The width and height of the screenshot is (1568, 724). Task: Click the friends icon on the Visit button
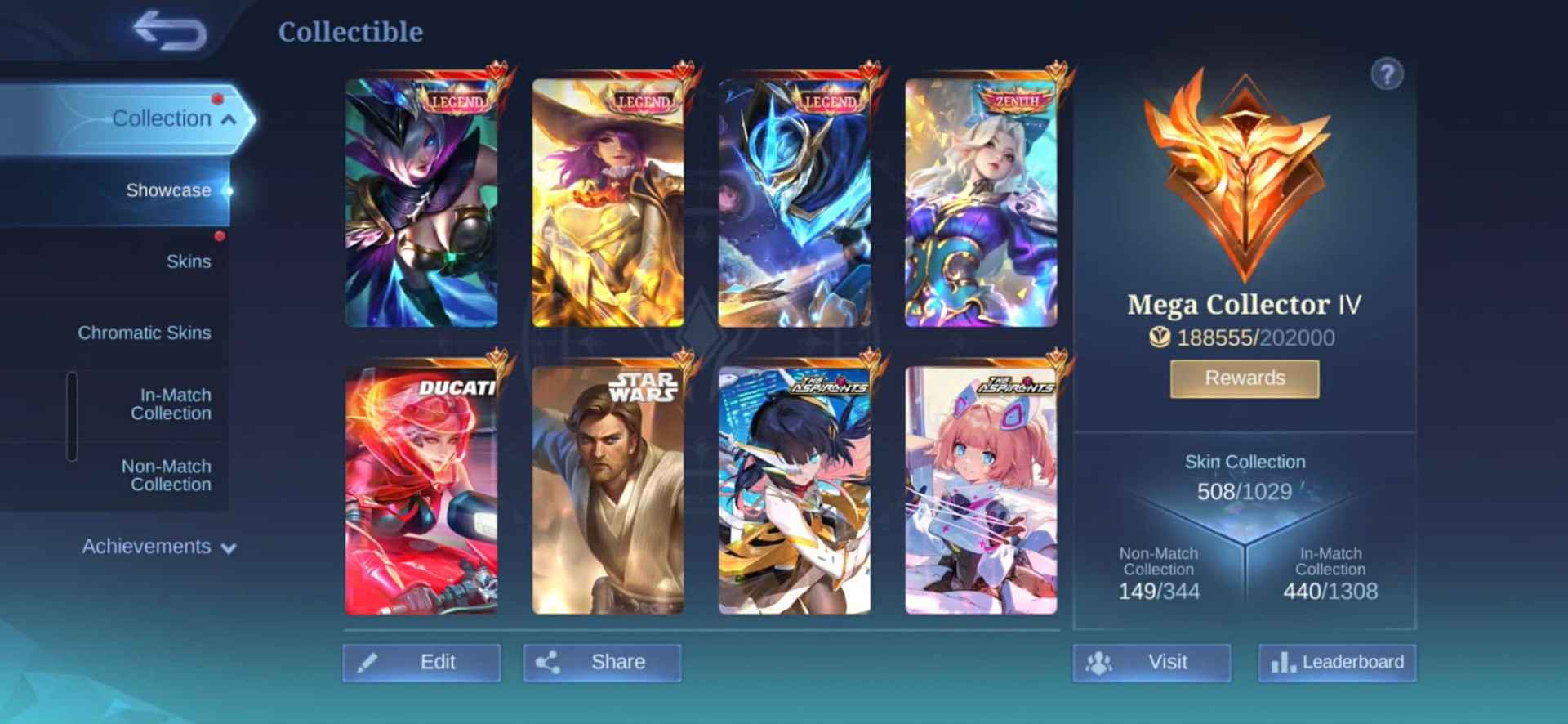pos(1098,662)
